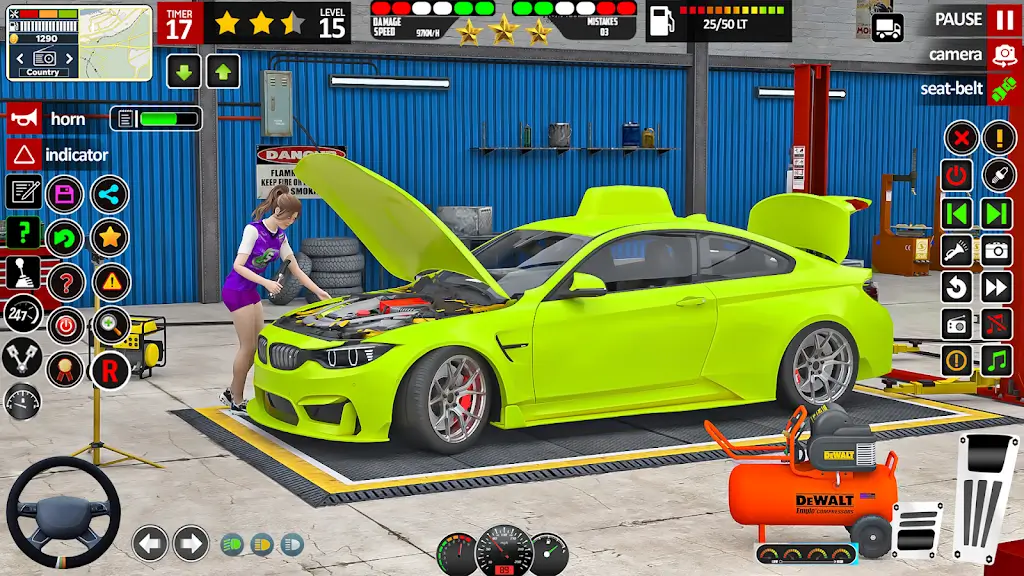The width and height of the screenshot is (1024, 576).
Task: Steer with the left arrow button
Action: coord(150,543)
